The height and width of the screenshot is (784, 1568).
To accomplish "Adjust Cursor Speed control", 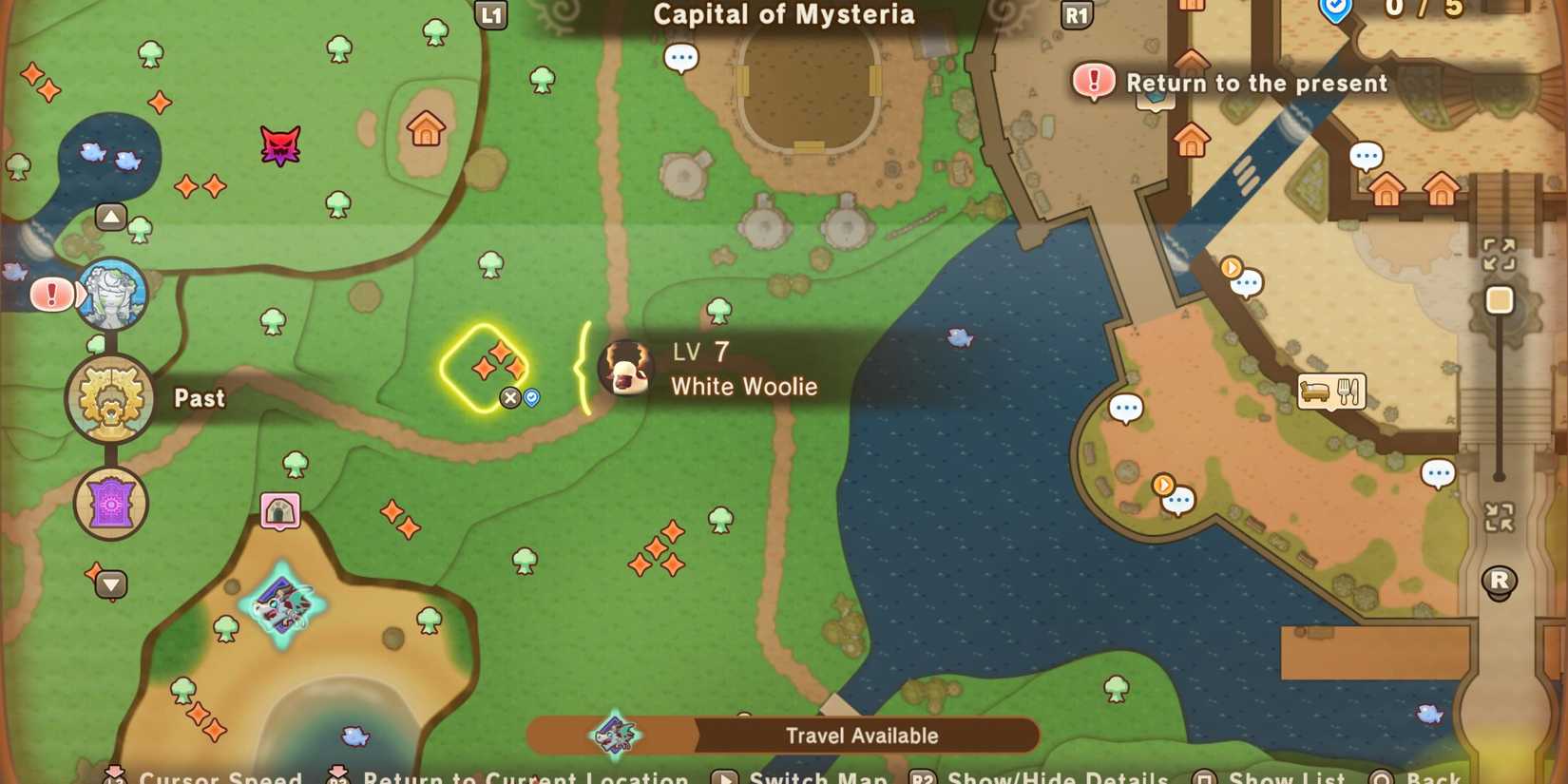I will coord(220,776).
